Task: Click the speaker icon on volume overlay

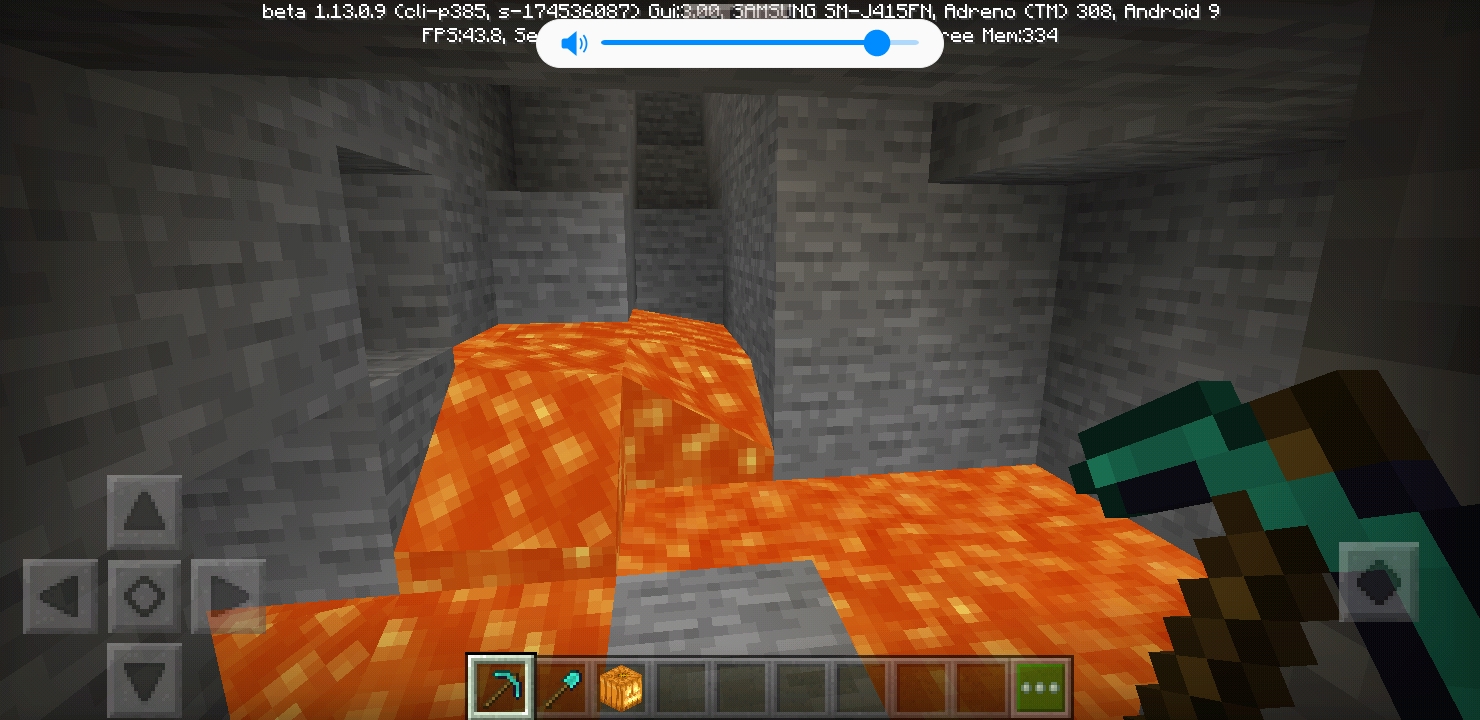Action: (574, 43)
